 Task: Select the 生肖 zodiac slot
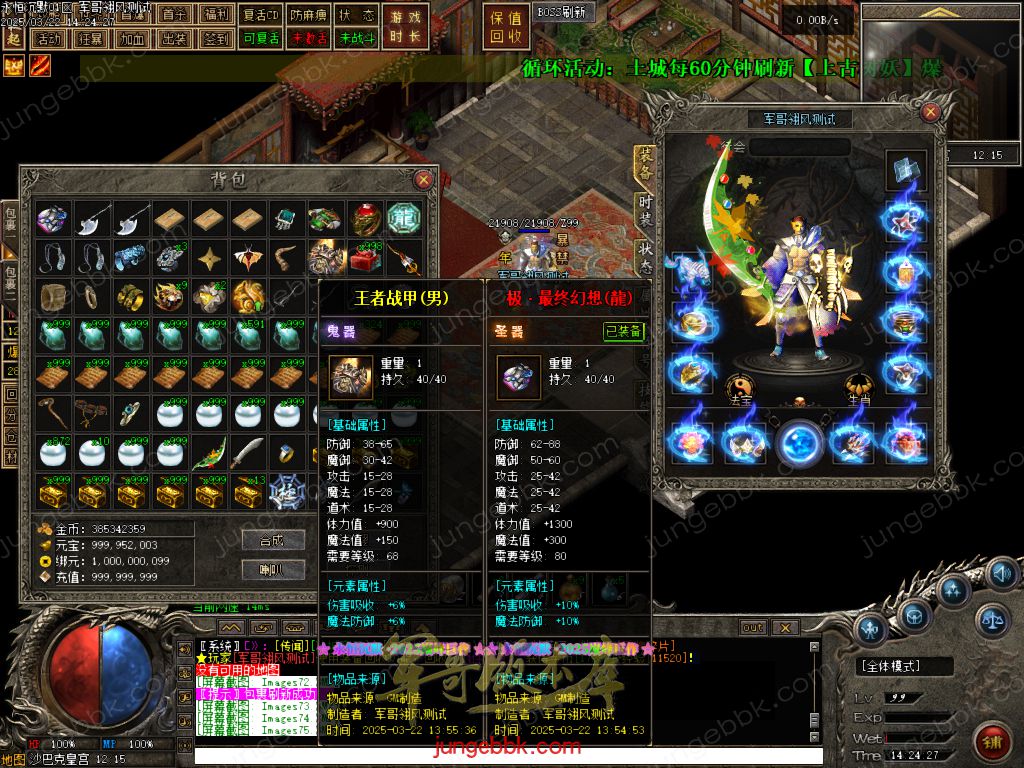pyautogui.click(x=859, y=387)
